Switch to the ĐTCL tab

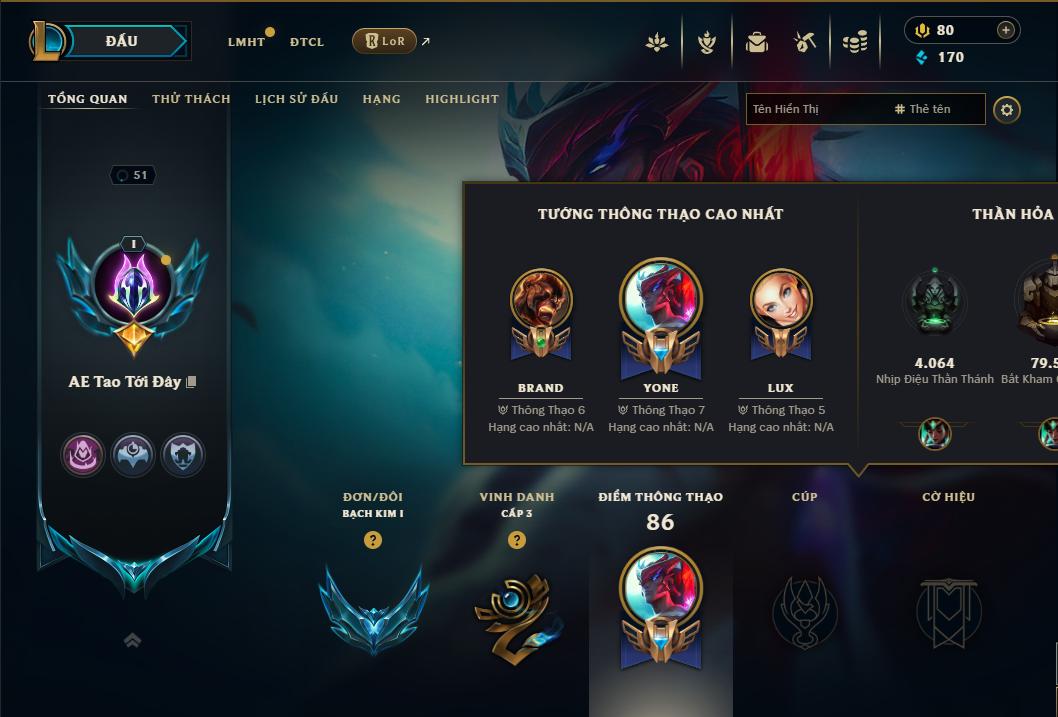coord(307,42)
